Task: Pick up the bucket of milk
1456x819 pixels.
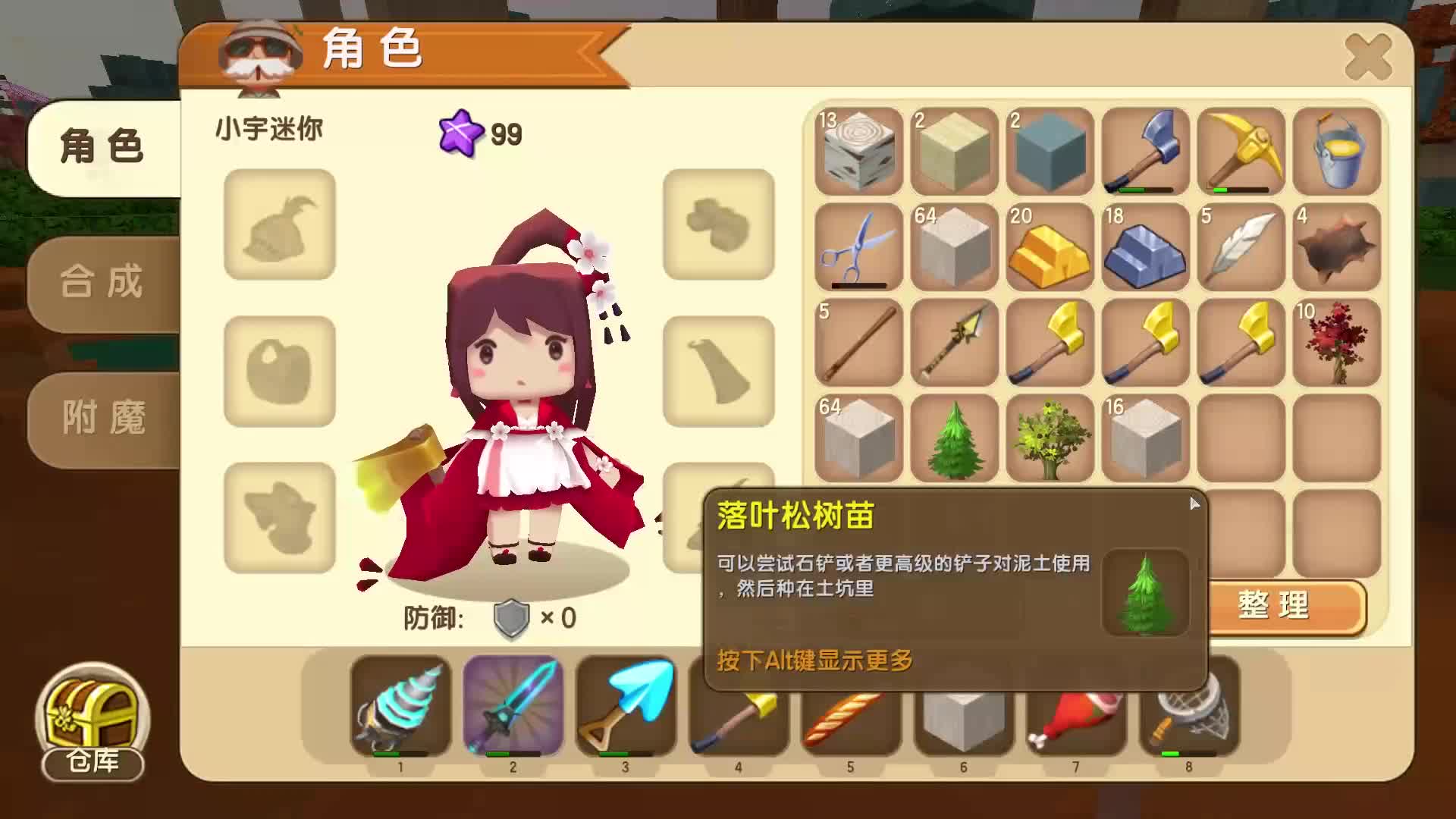Action: [1337, 152]
